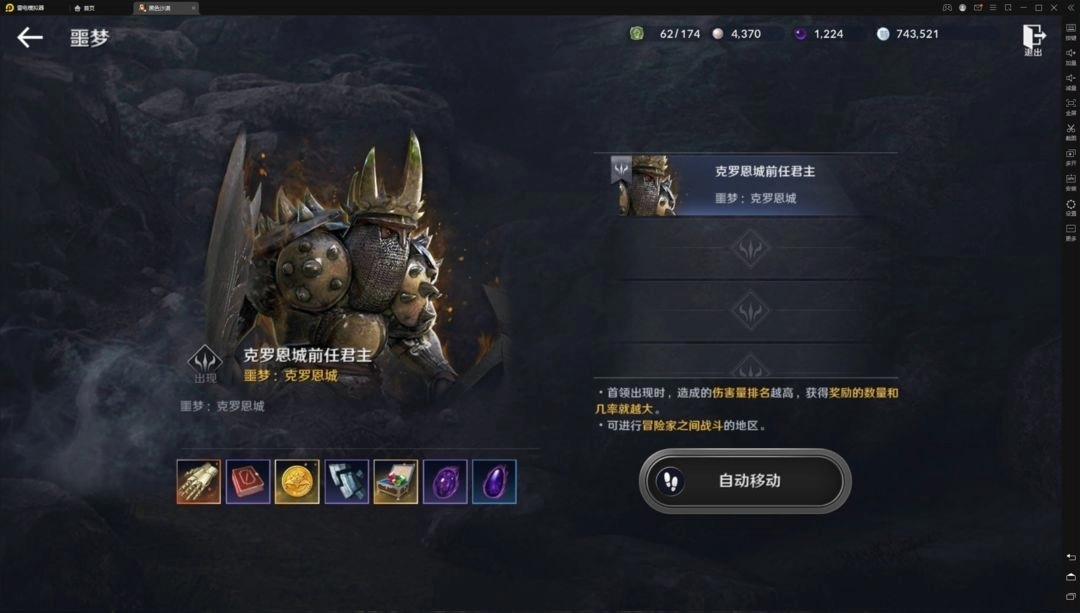Image resolution: width=1080 pixels, height=613 pixels.
Task: Inspect the skeletal gauntlet reward
Action: pos(199,482)
